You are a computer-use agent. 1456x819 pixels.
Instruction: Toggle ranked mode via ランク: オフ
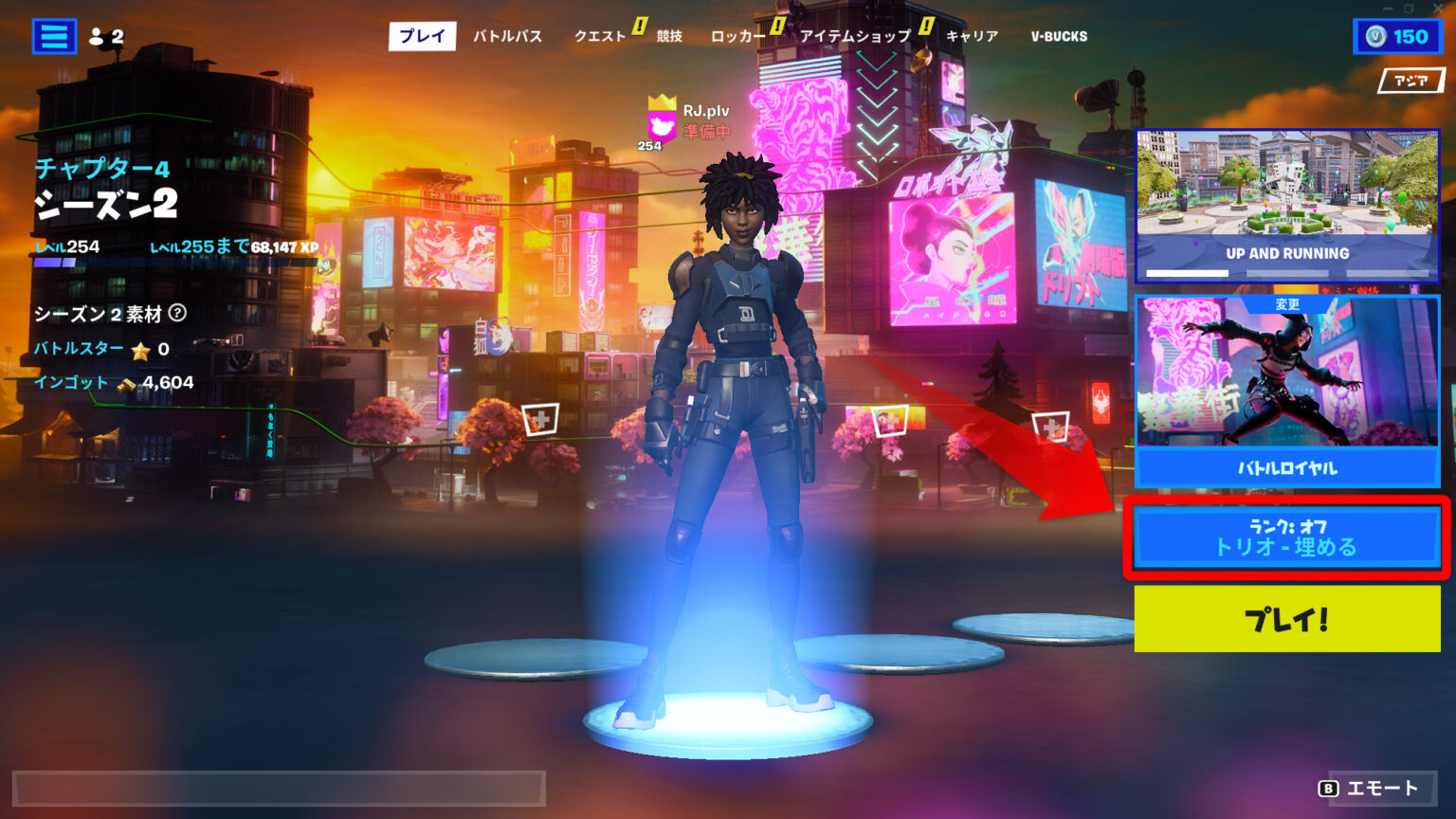pyautogui.click(x=1286, y=528)
